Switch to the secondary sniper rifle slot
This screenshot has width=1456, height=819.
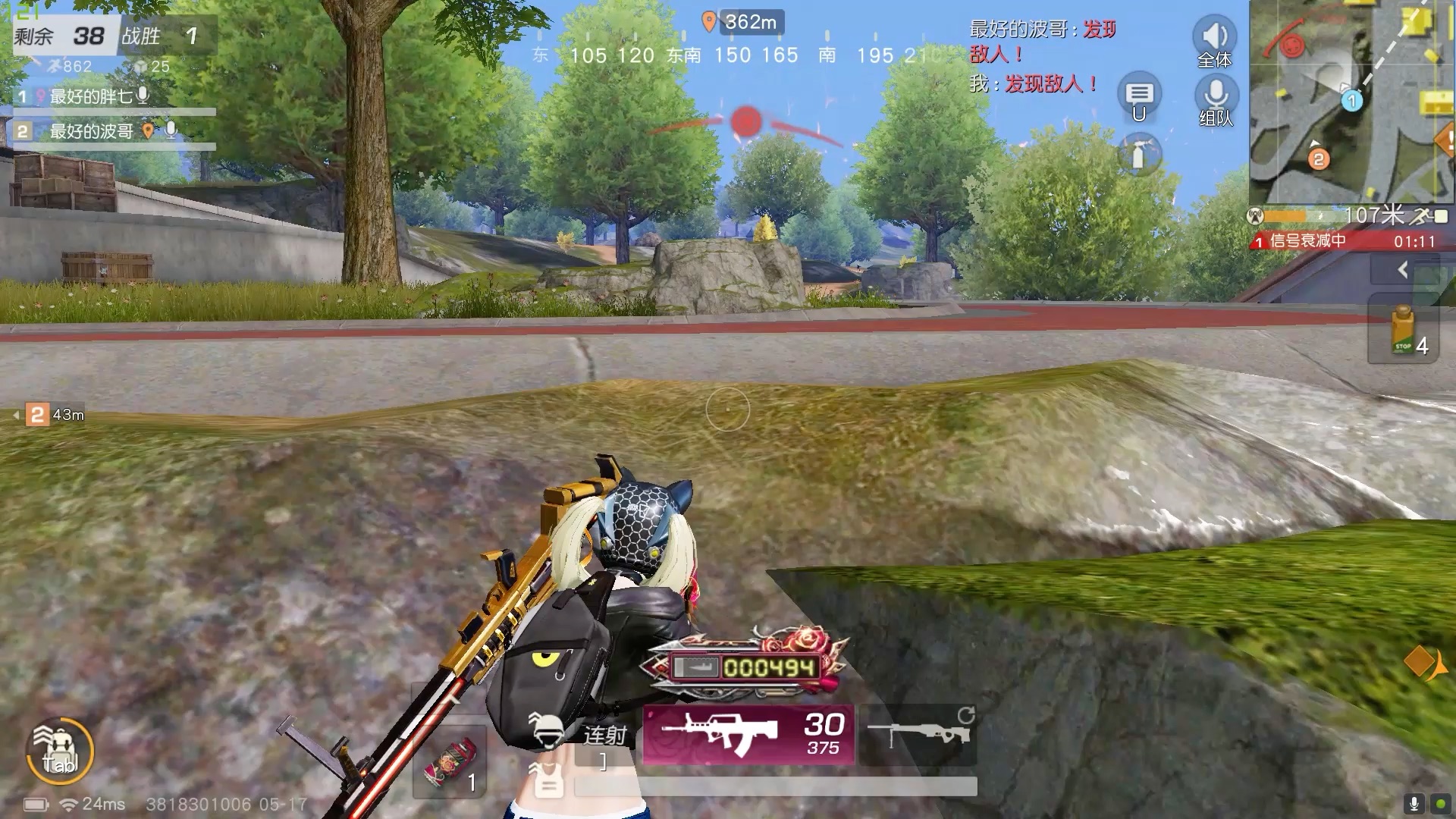click(x=919, y=733)
